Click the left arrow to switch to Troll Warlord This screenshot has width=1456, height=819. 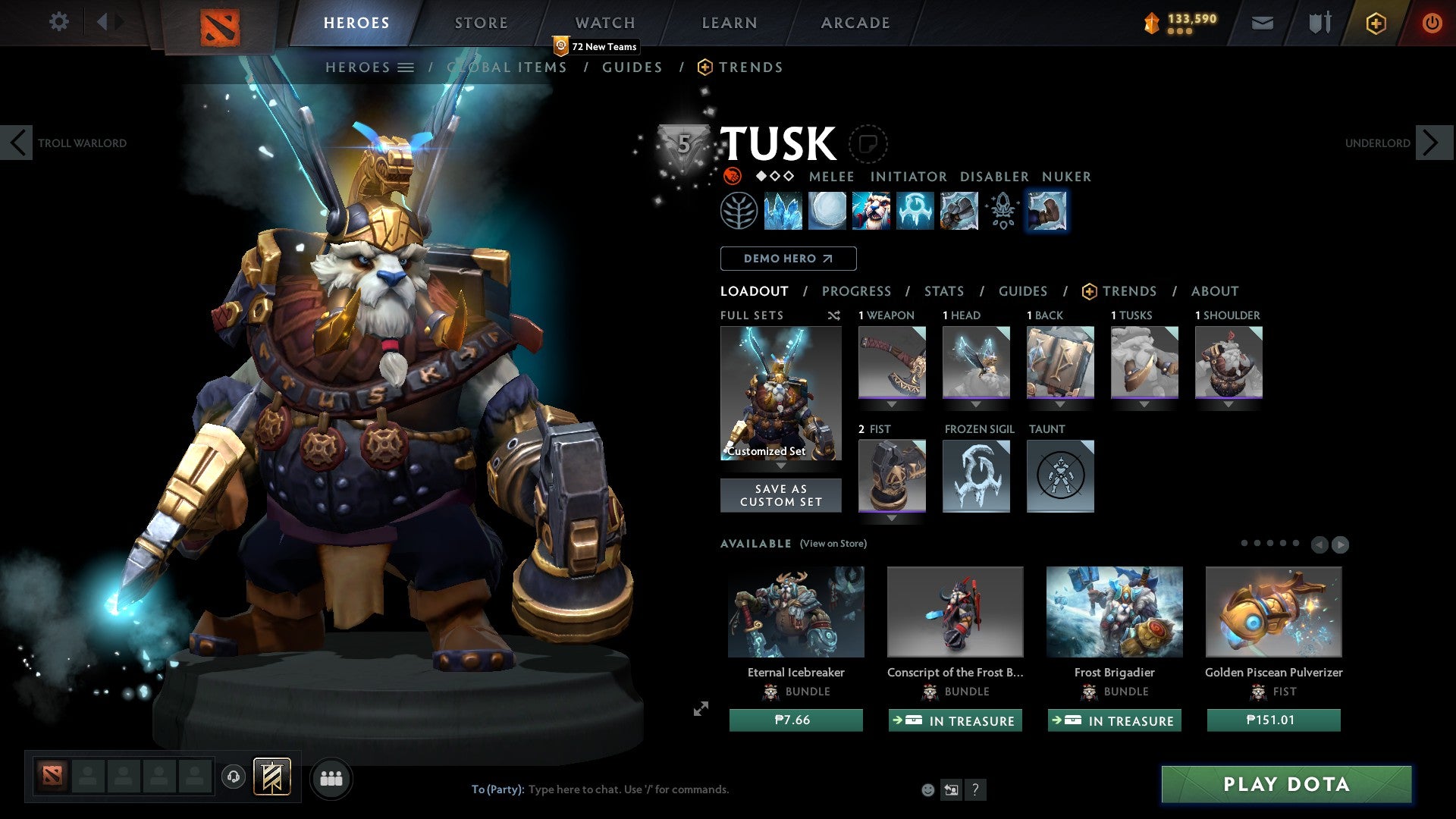(x=17, y=142)
